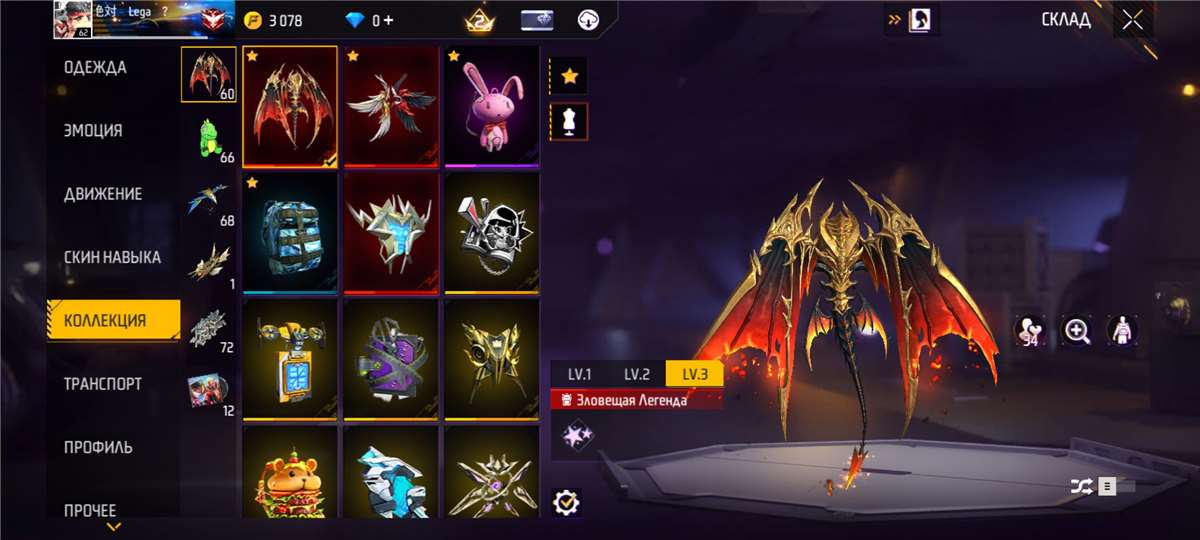Image resolution: width=1200 pixels, height=540 pixels.
Task: Go to the ПРОФИЛЬ section
Action: pyautogui.click(x=98, y=447)
